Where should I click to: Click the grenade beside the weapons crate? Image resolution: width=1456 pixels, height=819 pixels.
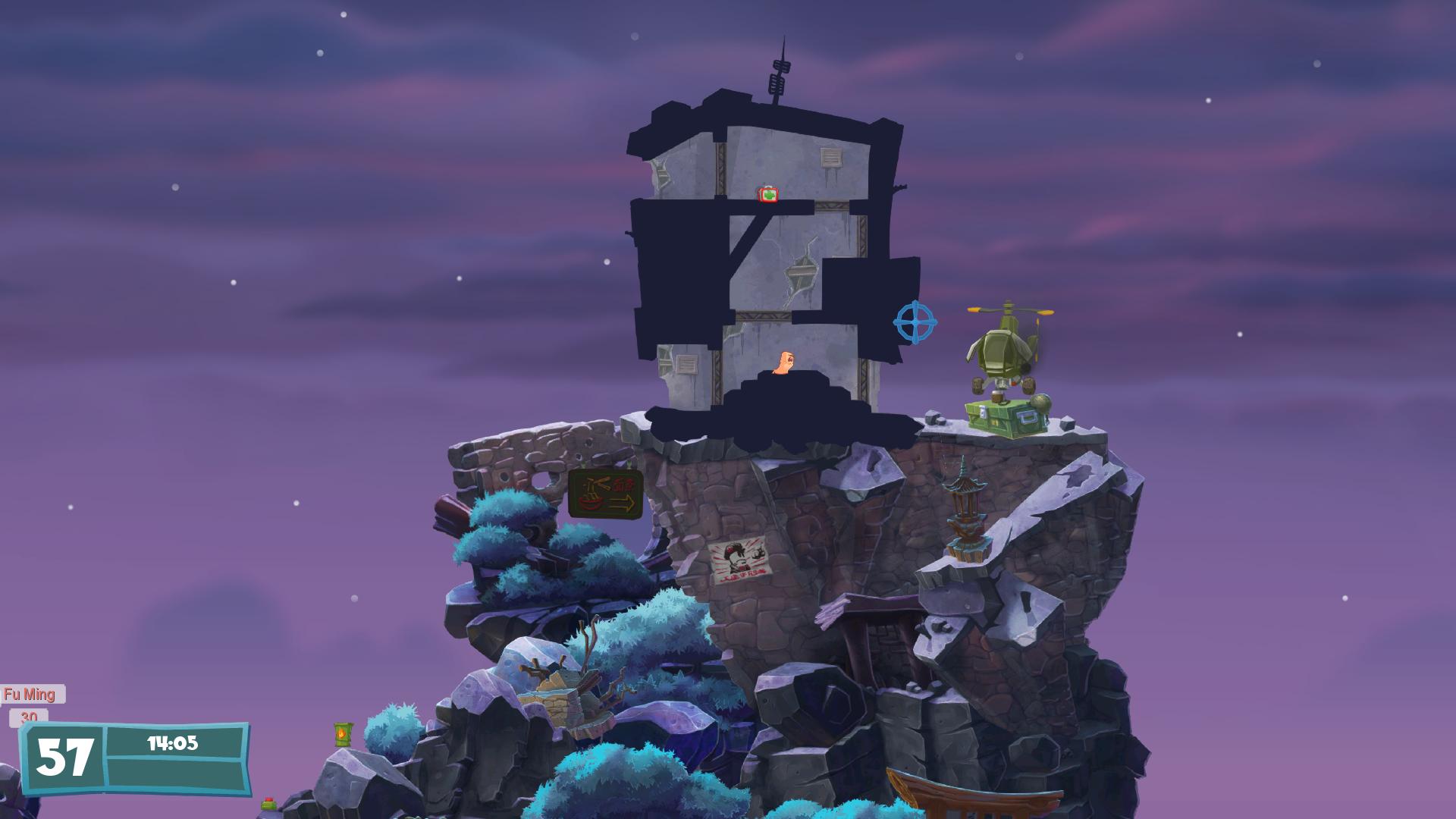point(1041,400)
